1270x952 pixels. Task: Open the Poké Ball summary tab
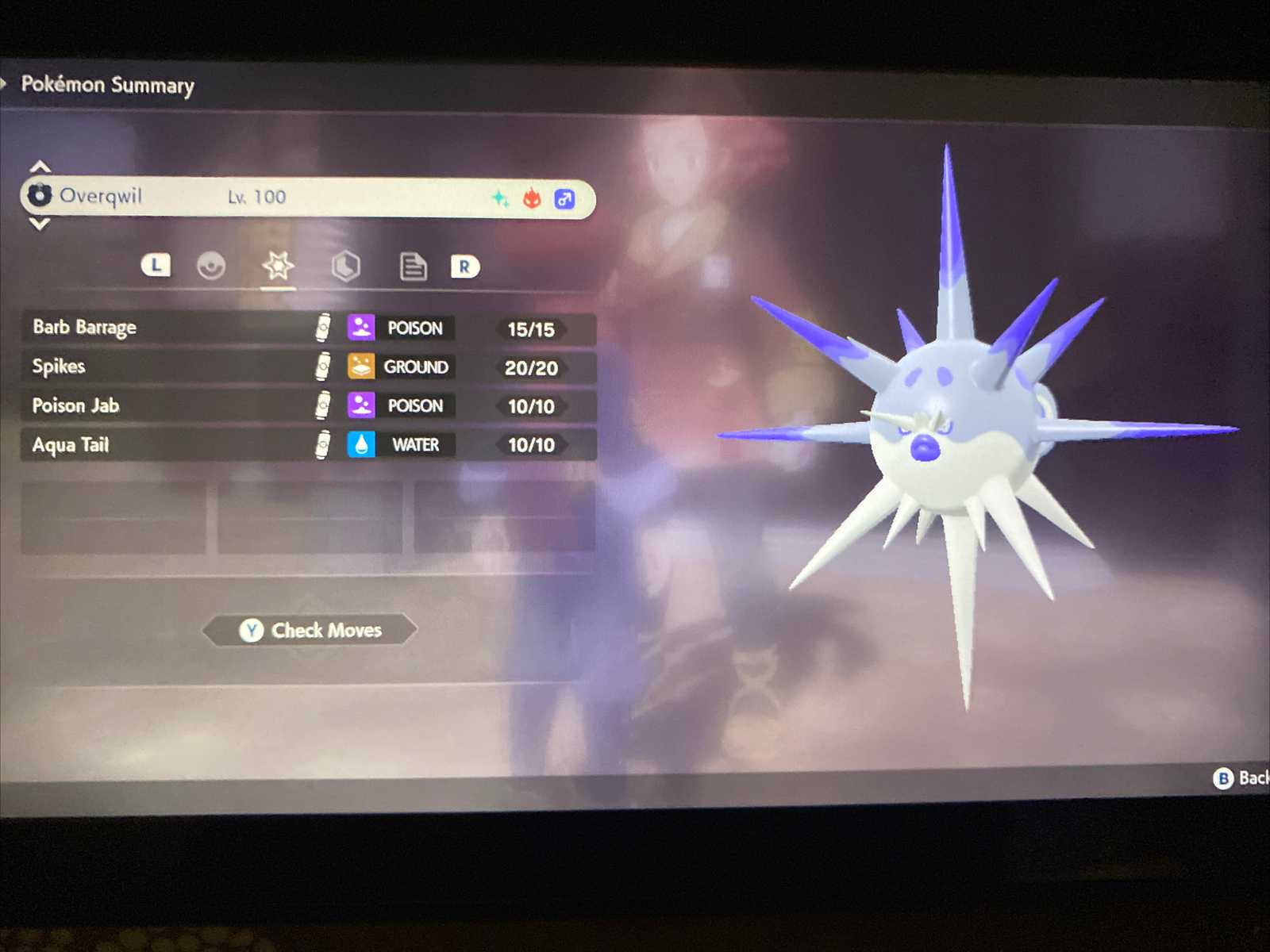pyautogui.click(x=210, y=267)
